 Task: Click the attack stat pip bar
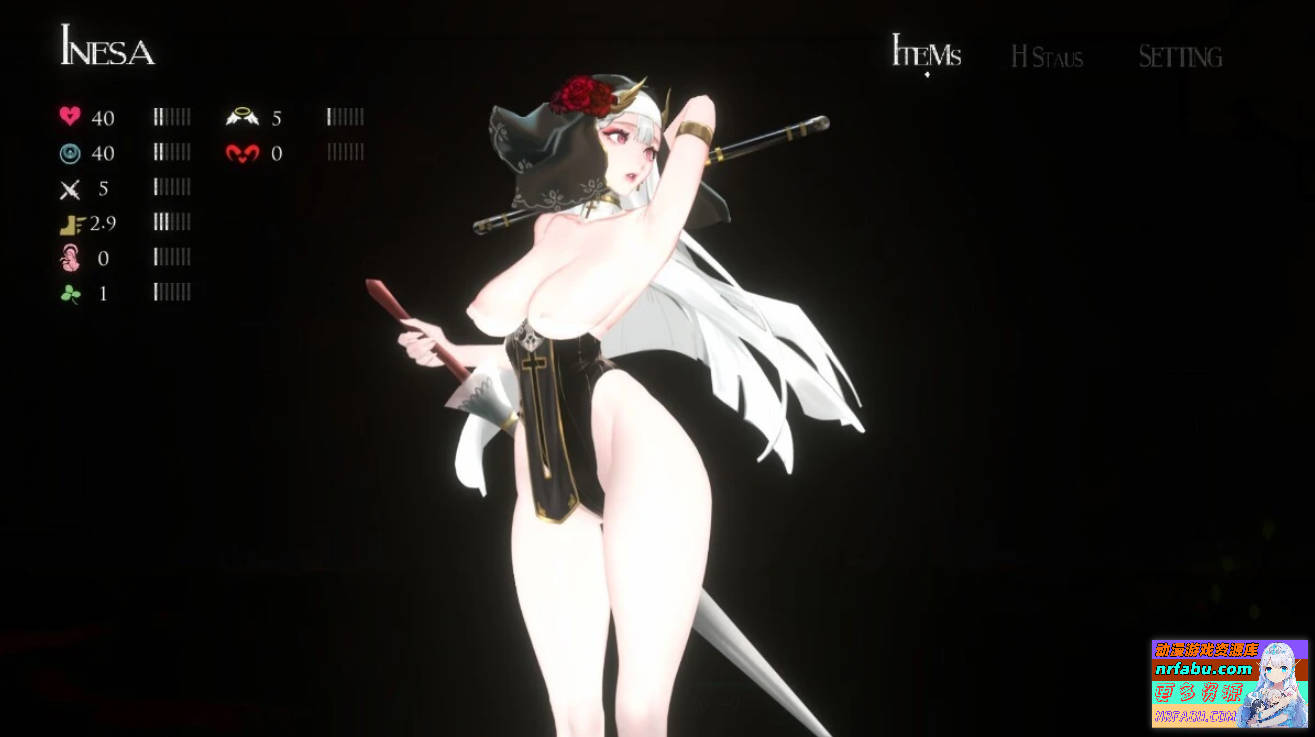coord(172,187)
